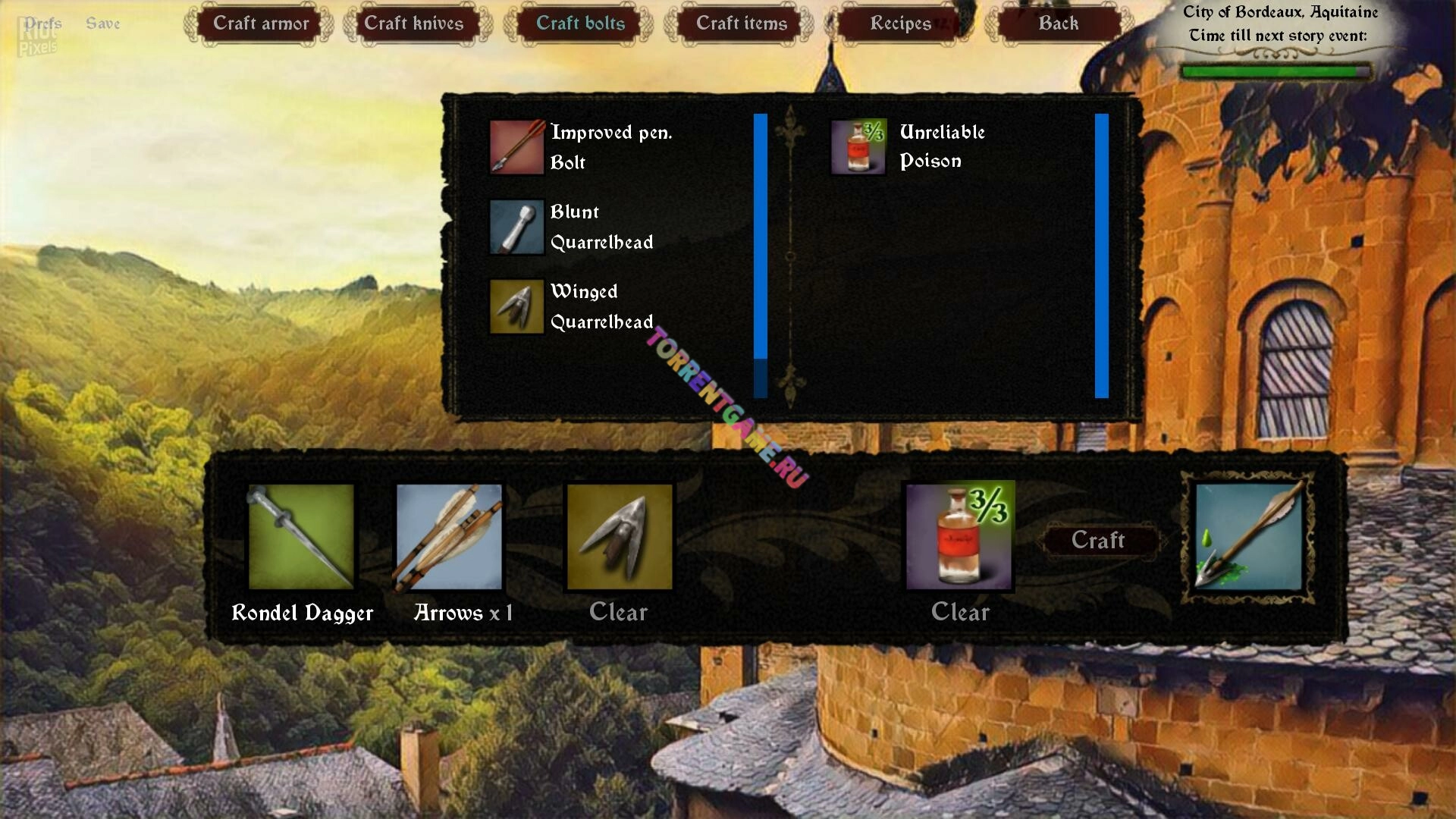Select the Arrows crafting slot

point(449,537)
